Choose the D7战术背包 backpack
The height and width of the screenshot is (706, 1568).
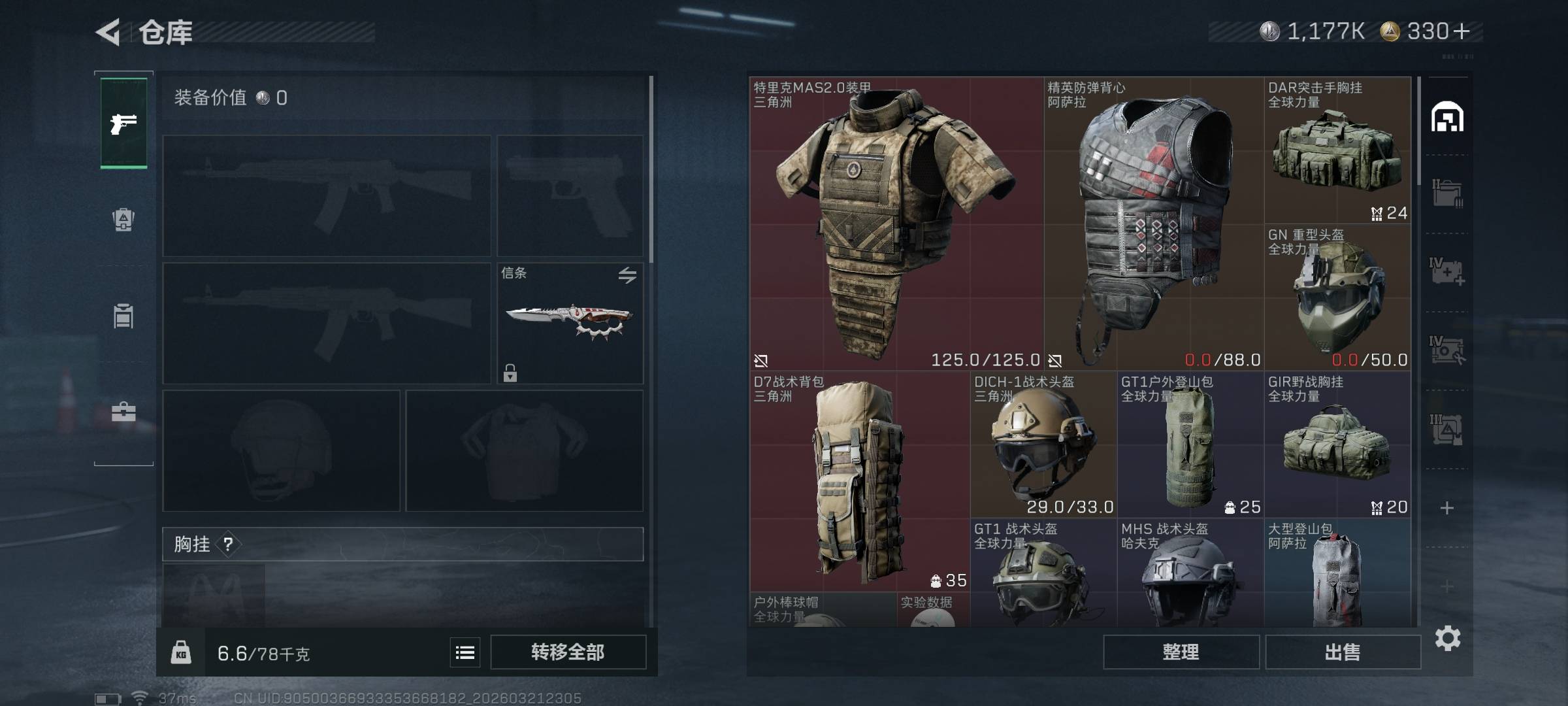pyautogui.click(x=859, y=481)
